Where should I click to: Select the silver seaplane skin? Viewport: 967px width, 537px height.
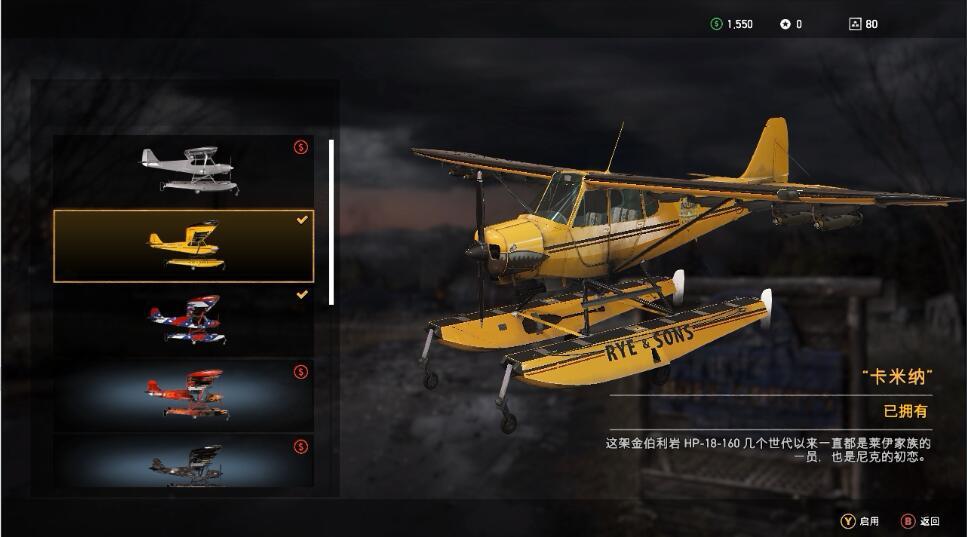pyautogui.click(x=183, y=171)
